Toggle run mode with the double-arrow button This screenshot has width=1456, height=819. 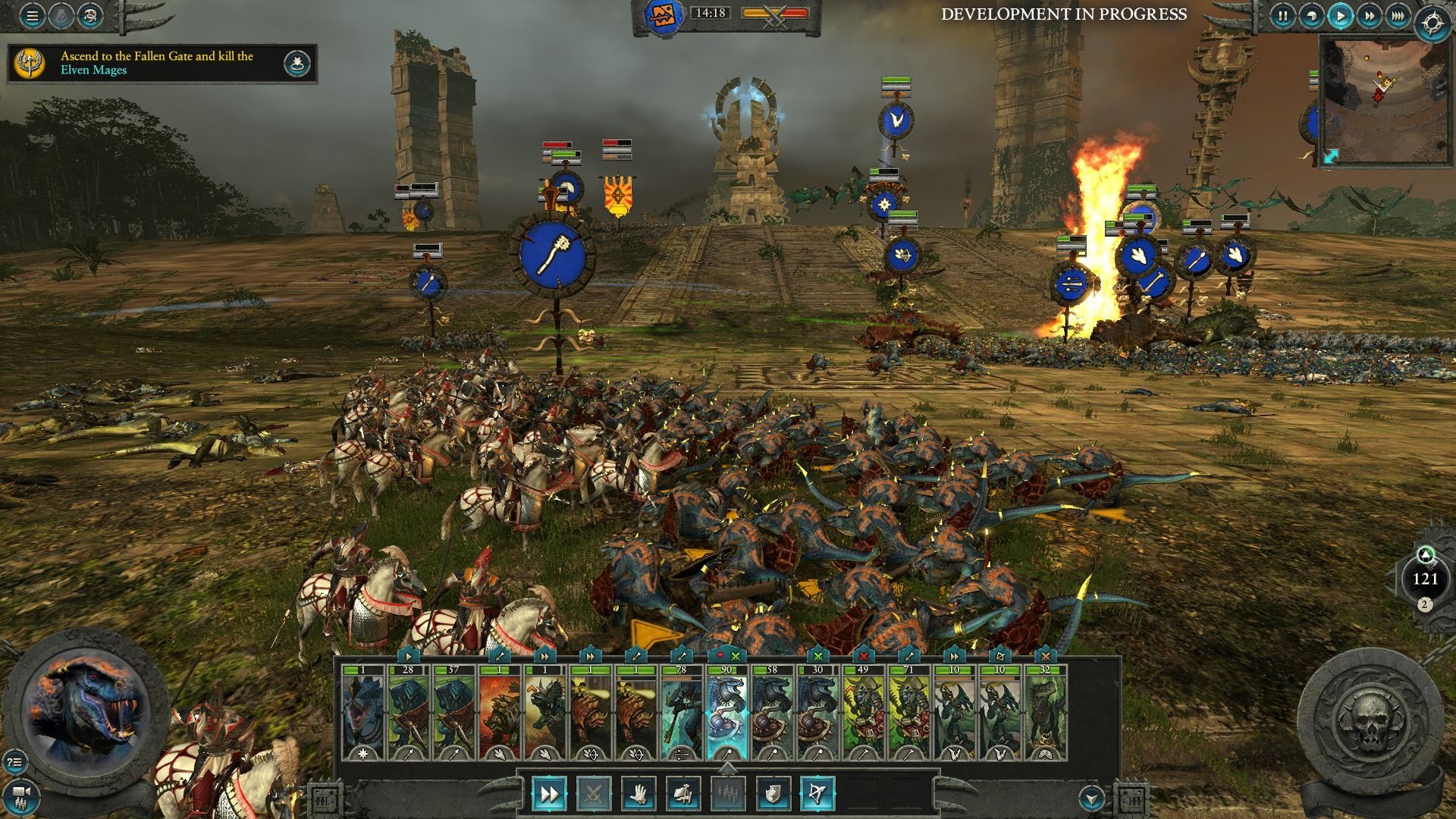tap(548, 794)
